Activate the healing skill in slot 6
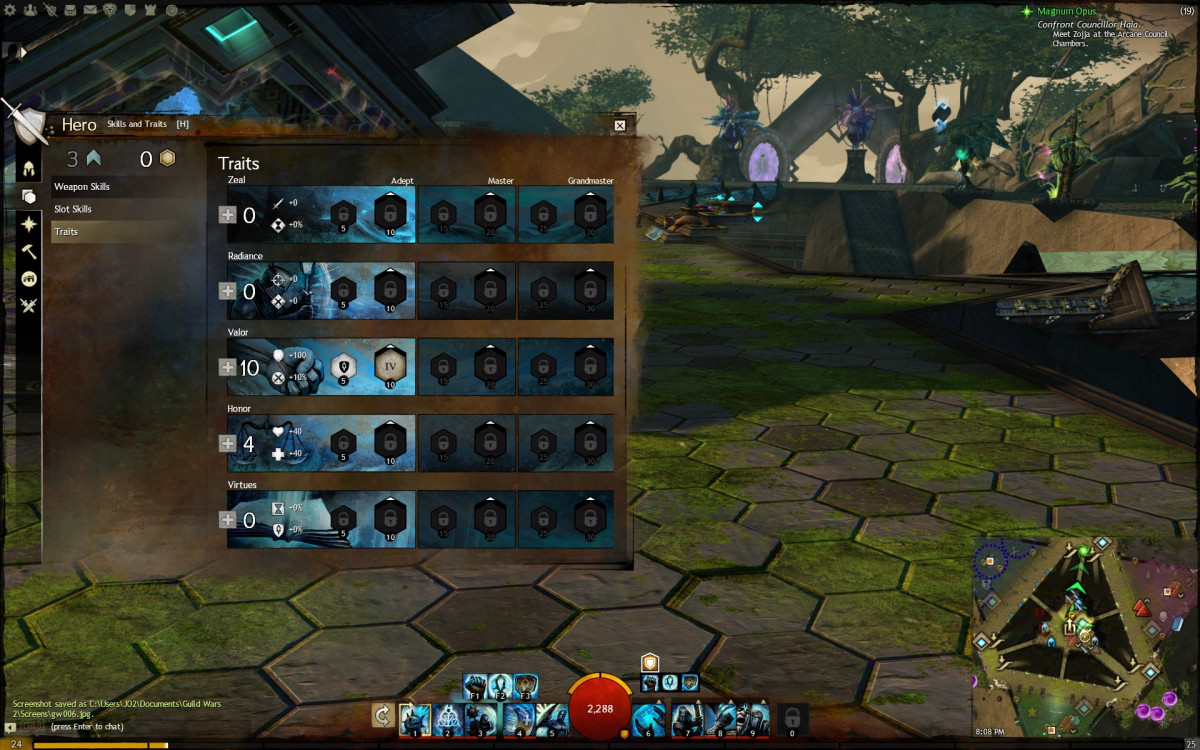The height and width of the screenshot is (750, 1200). 650,717
